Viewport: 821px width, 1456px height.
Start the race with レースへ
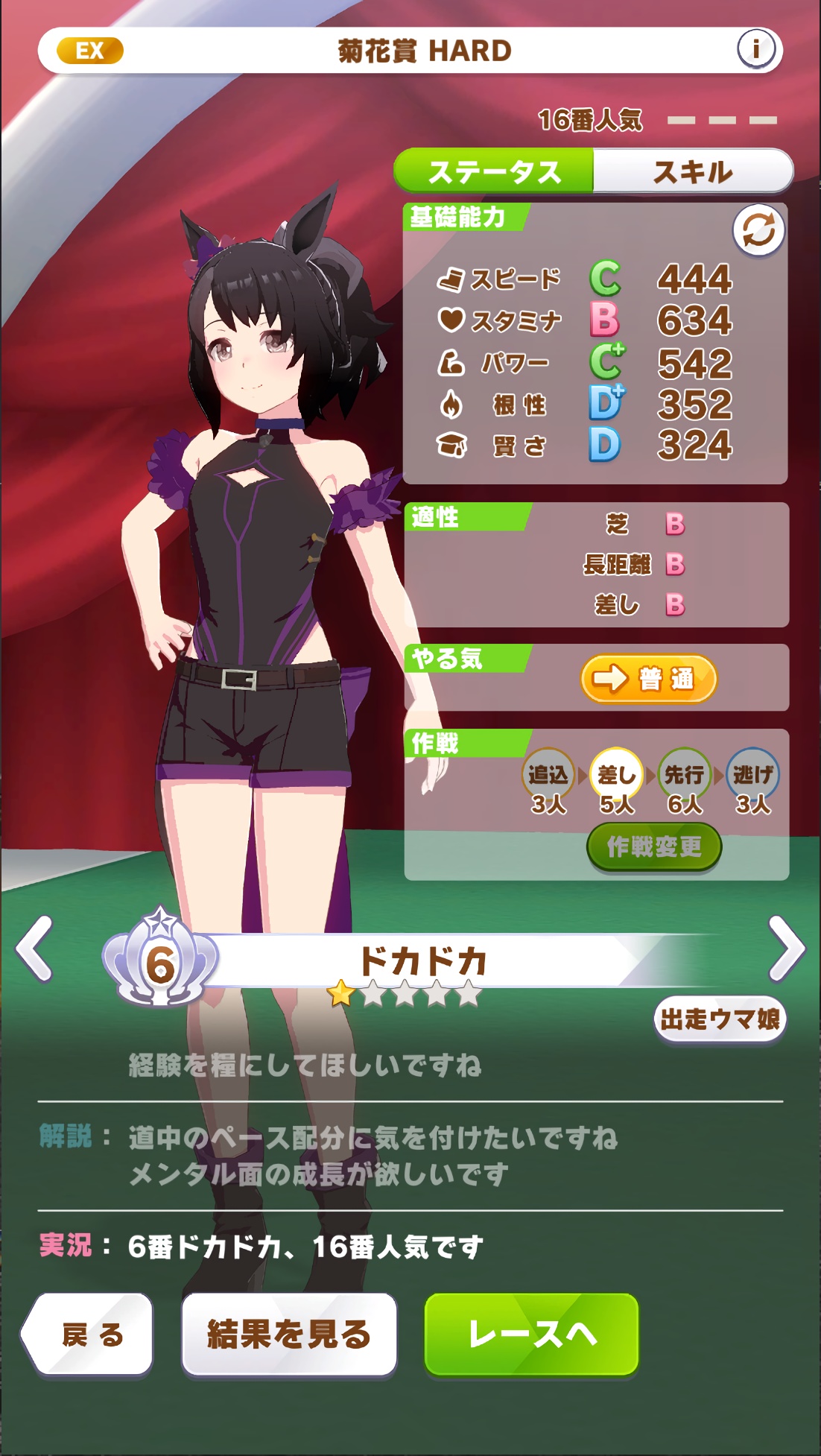coord(532,1335)
